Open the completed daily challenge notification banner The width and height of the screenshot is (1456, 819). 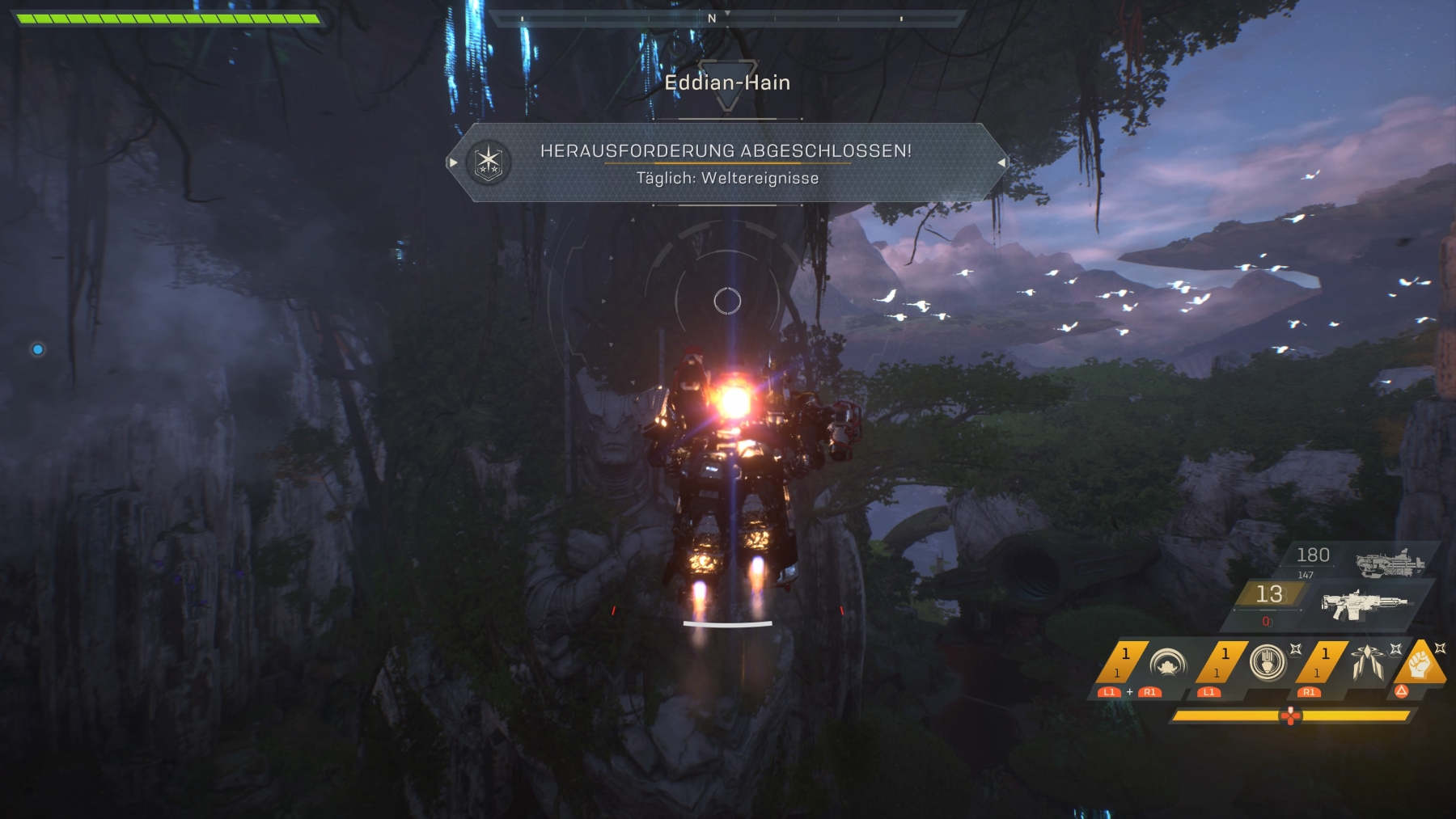click(726, 163)
